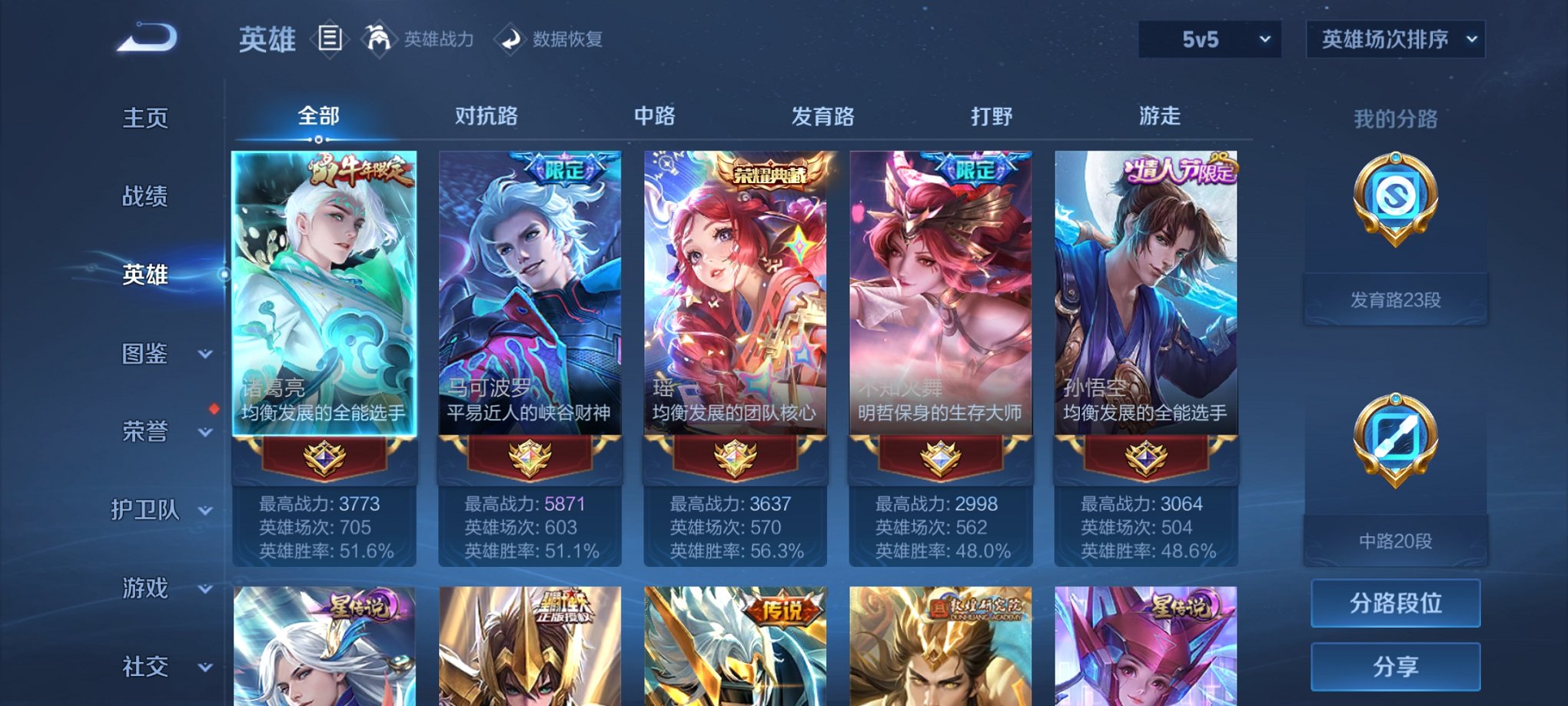Click the 数据恢复 (data recovery) icon
The height and width of the screenshot is (706, 1568).
[509, 40]
